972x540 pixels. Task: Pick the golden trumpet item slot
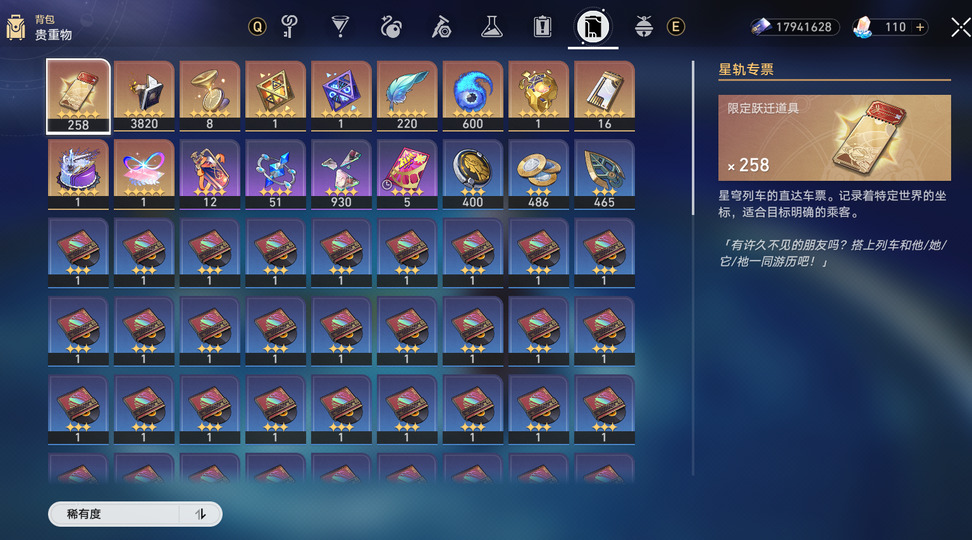209,96
